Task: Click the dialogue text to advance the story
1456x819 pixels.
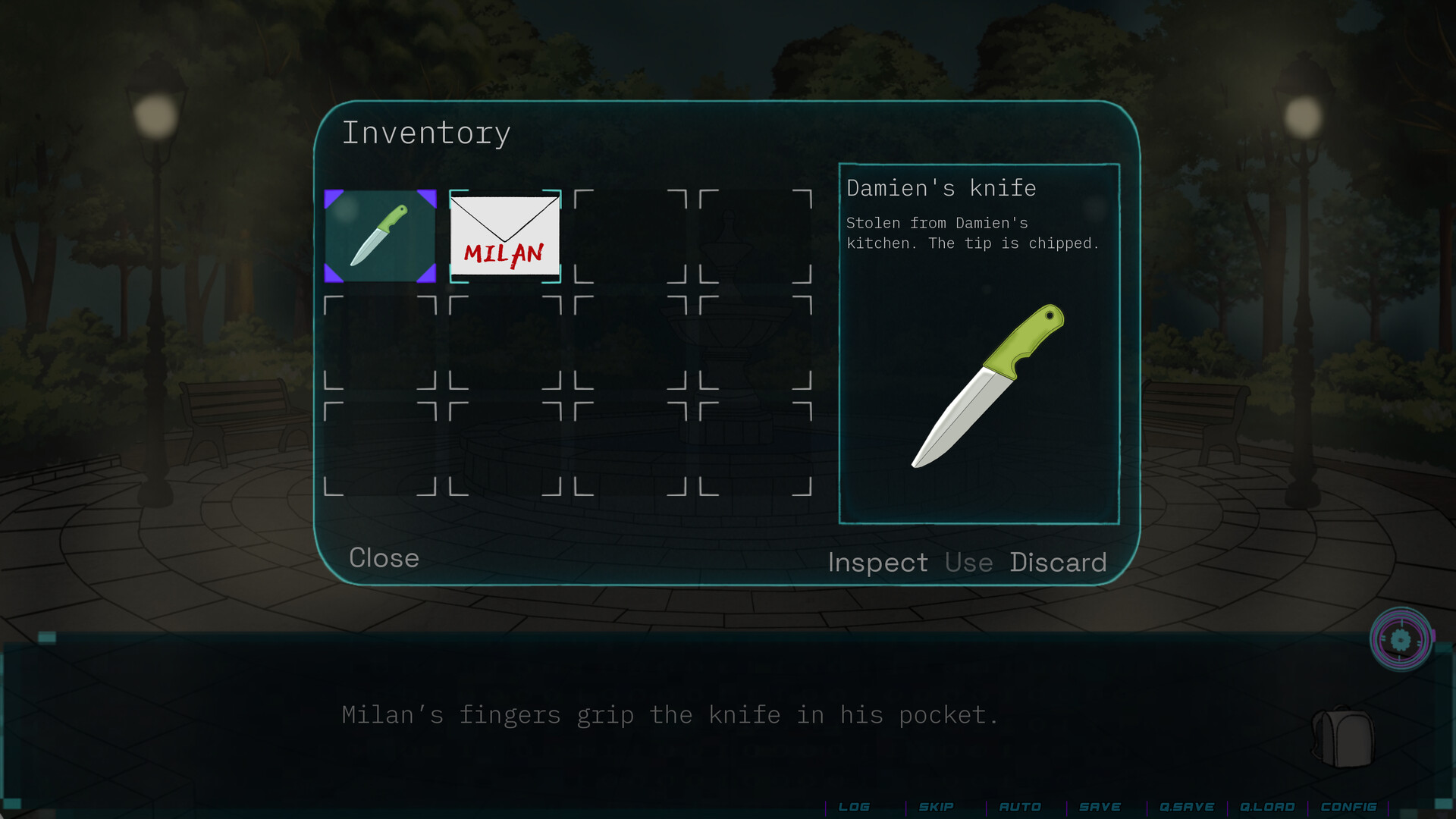Action: 670,714
